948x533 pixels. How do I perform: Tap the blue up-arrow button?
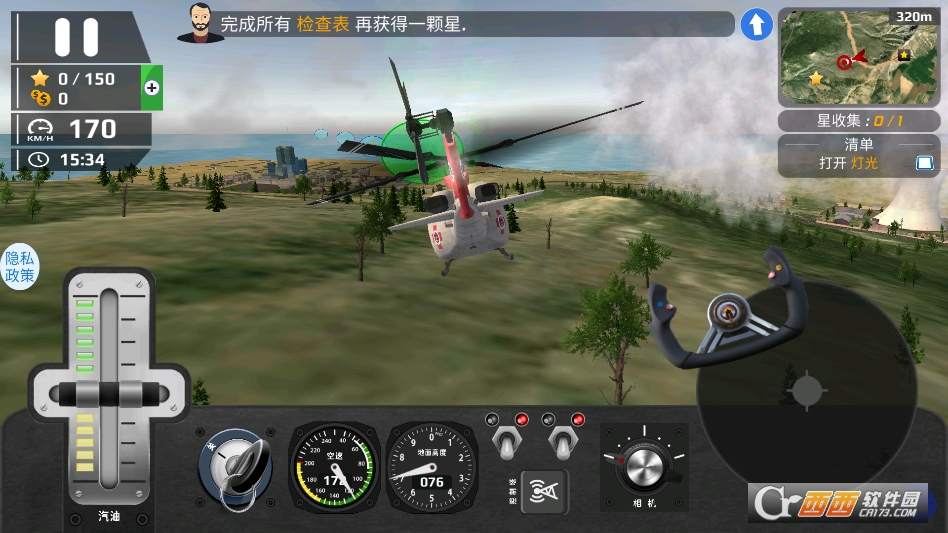coord(756,25)
